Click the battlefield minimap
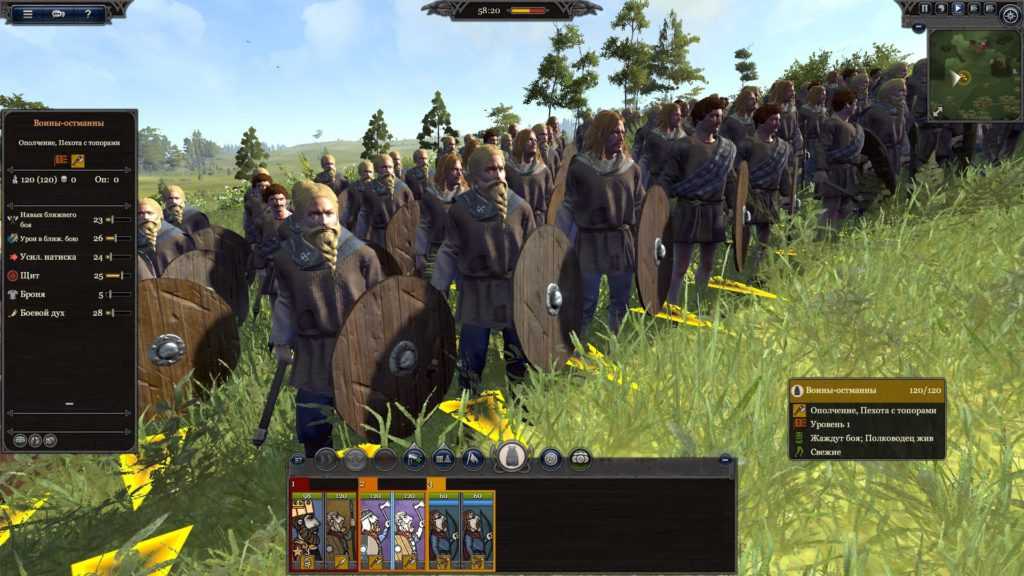1024x576 pixels. coord(974,75)
